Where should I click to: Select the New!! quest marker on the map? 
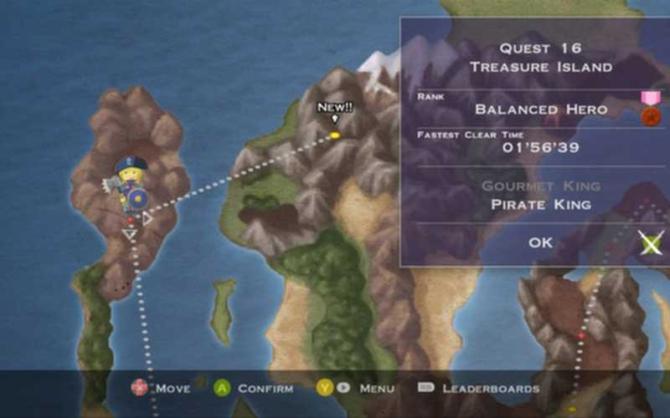335,133
